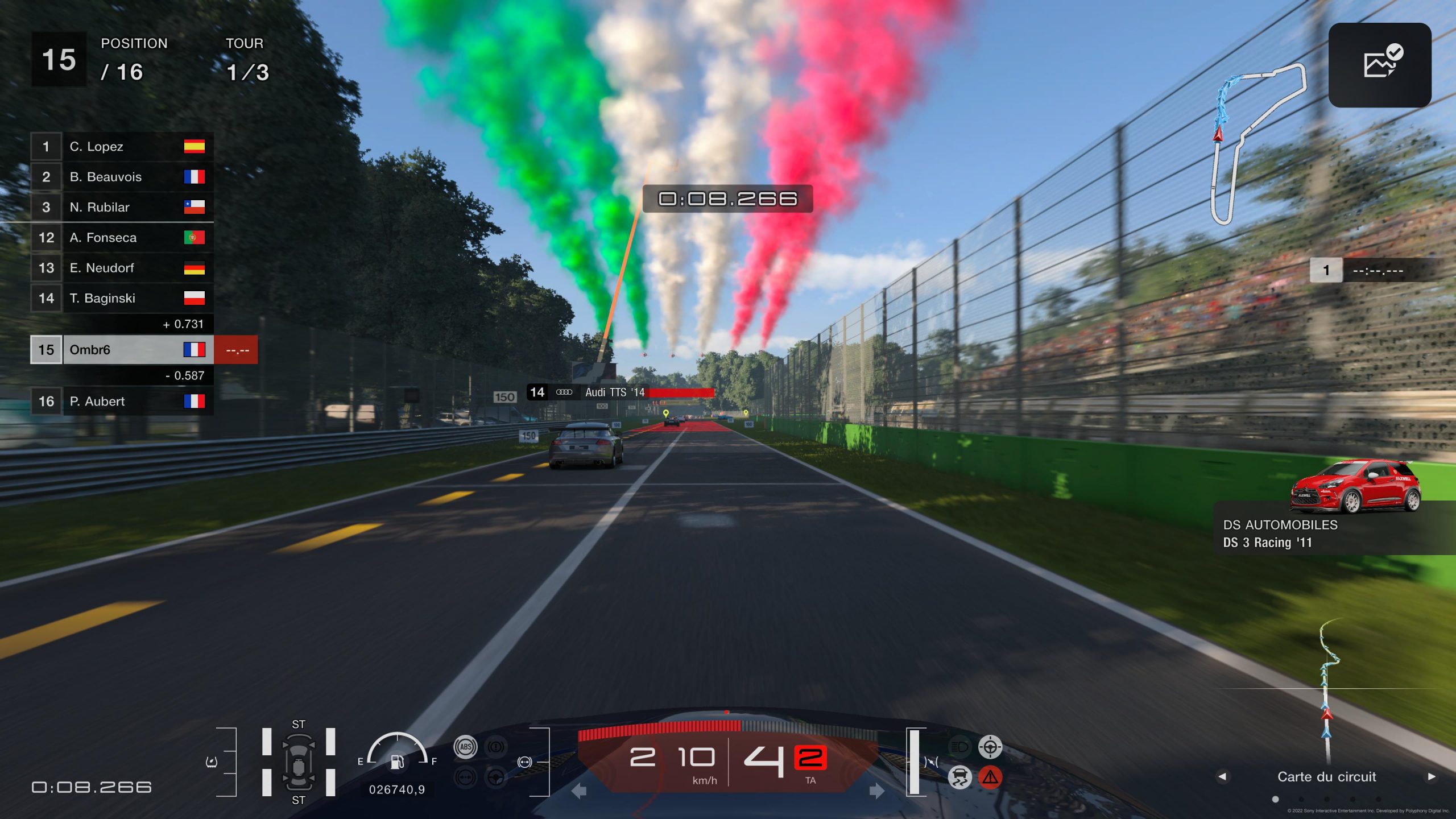Pick E. Neudorf in the standings
The image size is (1456, 819).
point(122,268)
